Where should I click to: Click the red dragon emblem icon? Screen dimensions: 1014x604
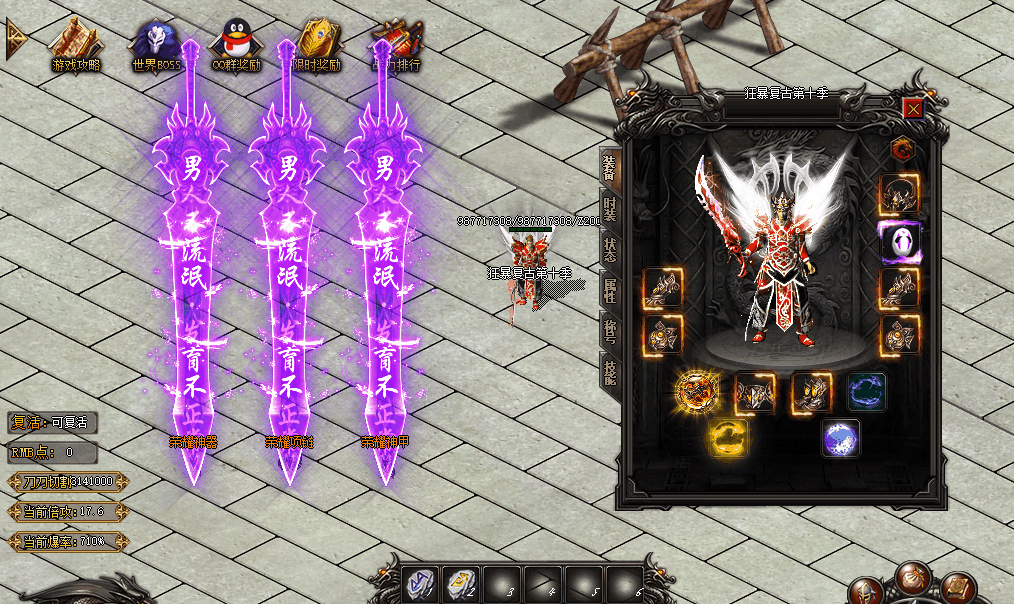point(902,149)
